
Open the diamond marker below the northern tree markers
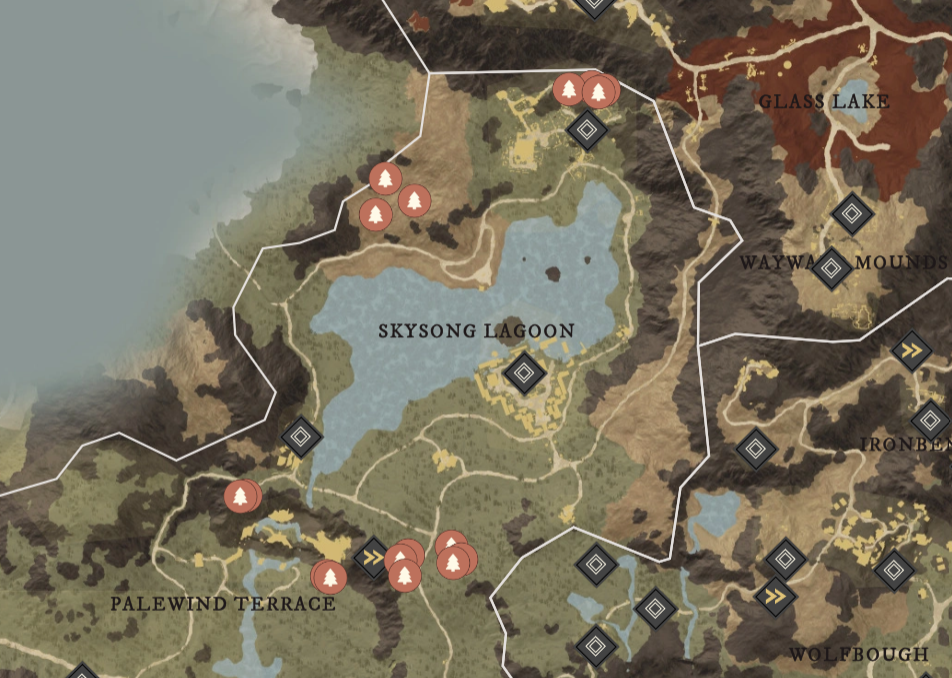pyautogui.click(x=587, y=130)
